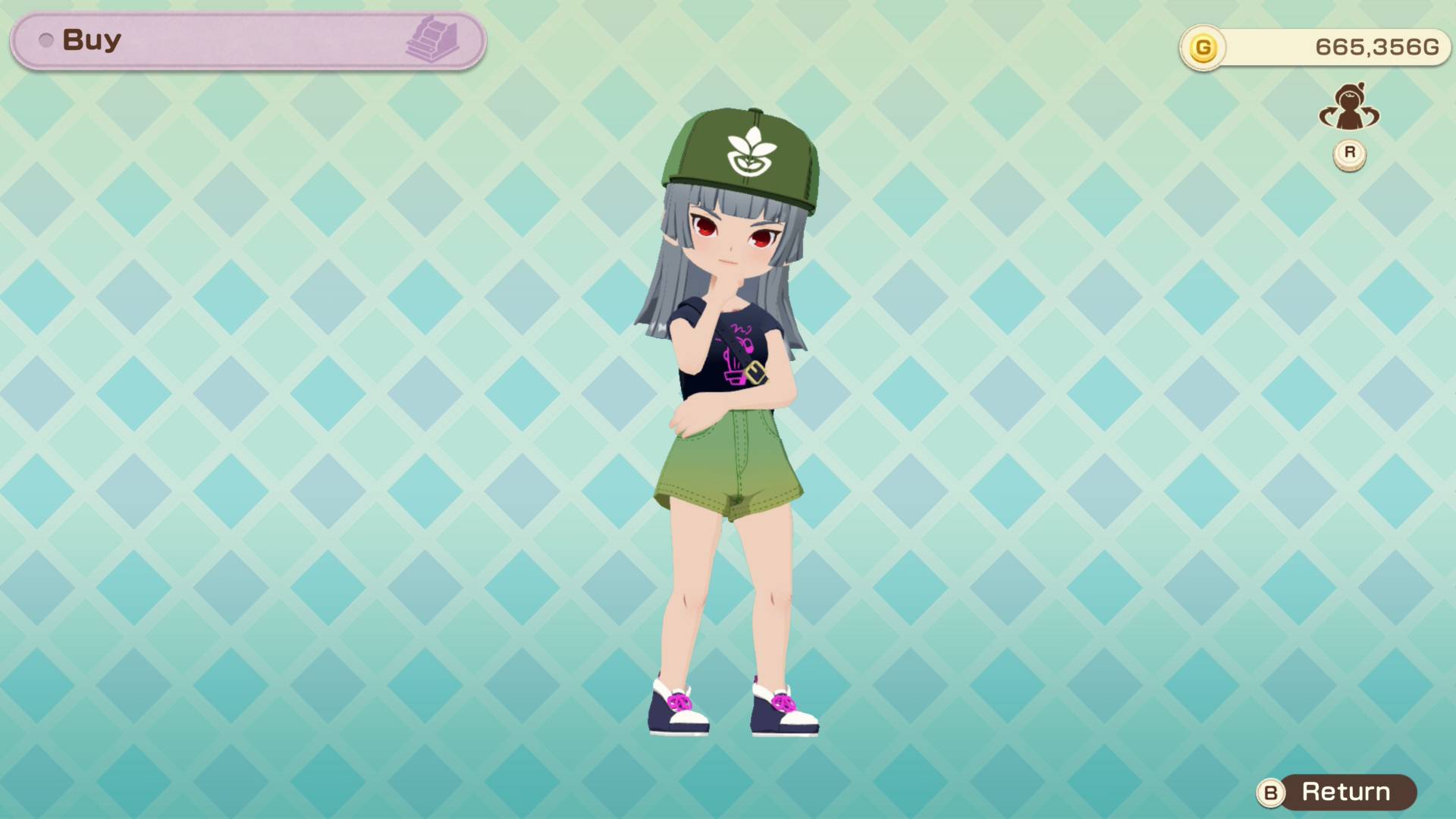The height and width of the screenshot is (819, 1456).
Task: Toggle the radio circle next to Buy
Action: [47, 39]
